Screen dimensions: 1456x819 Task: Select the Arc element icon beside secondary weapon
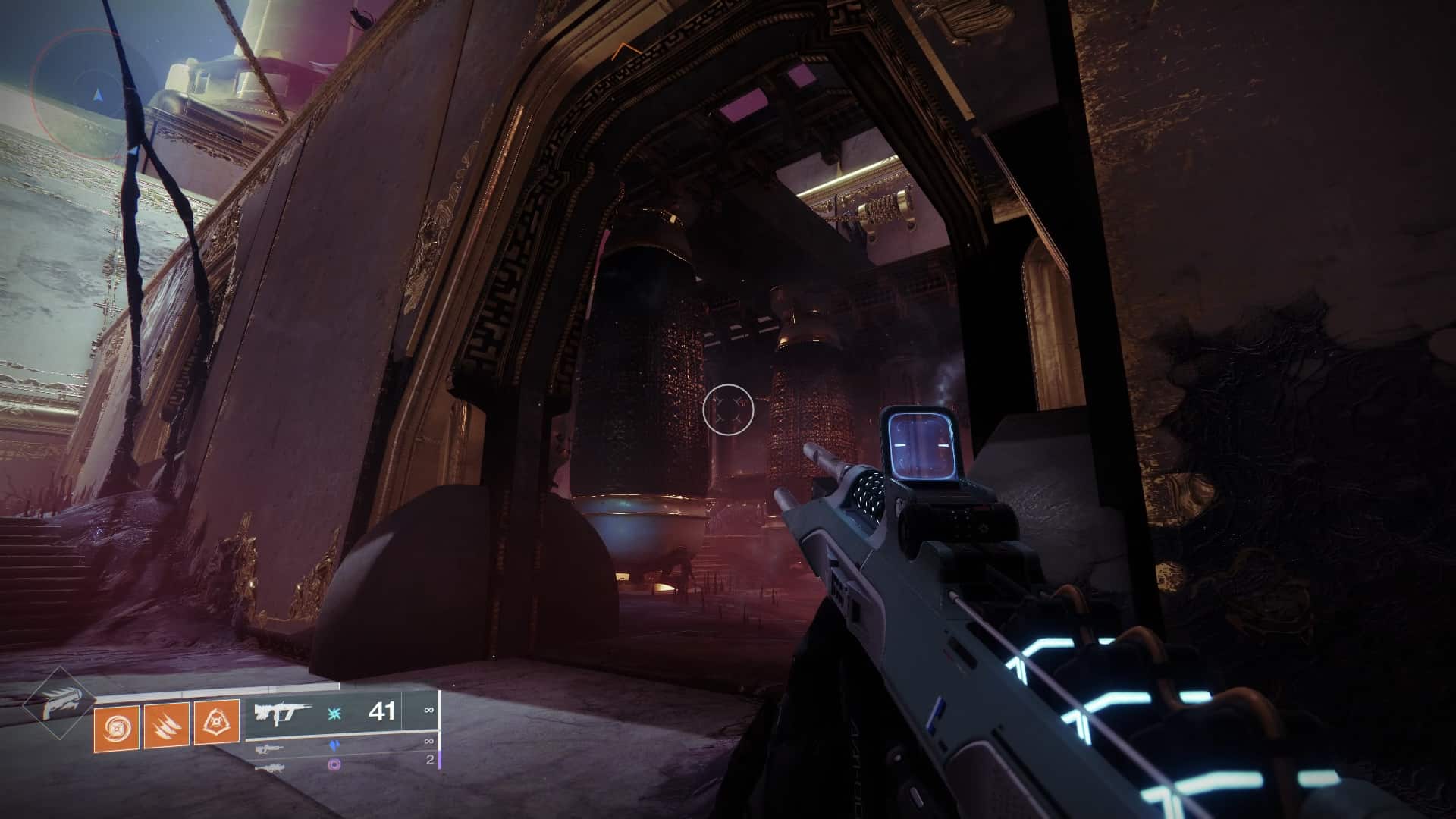(334, 746)
